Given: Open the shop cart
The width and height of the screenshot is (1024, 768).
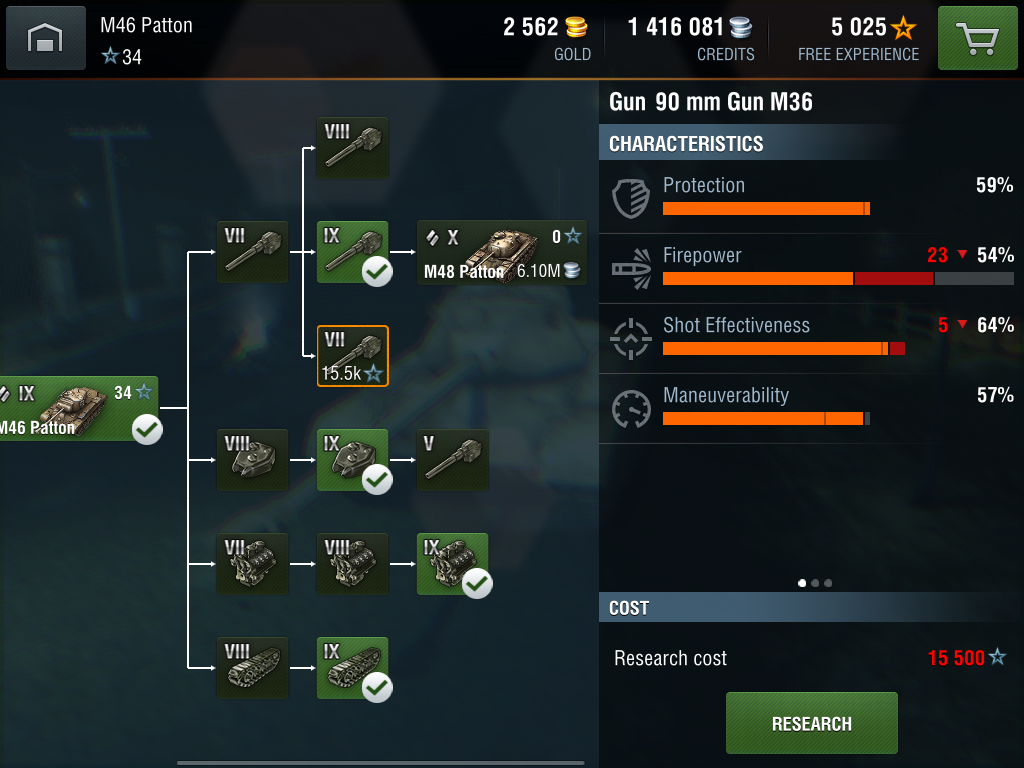Looking at the screenshot, I should (x=977, y=39).
